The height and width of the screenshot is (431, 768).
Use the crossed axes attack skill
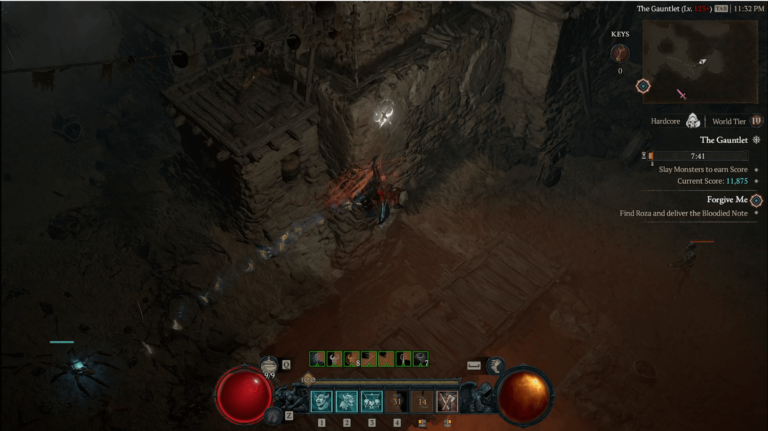(447, 401)
